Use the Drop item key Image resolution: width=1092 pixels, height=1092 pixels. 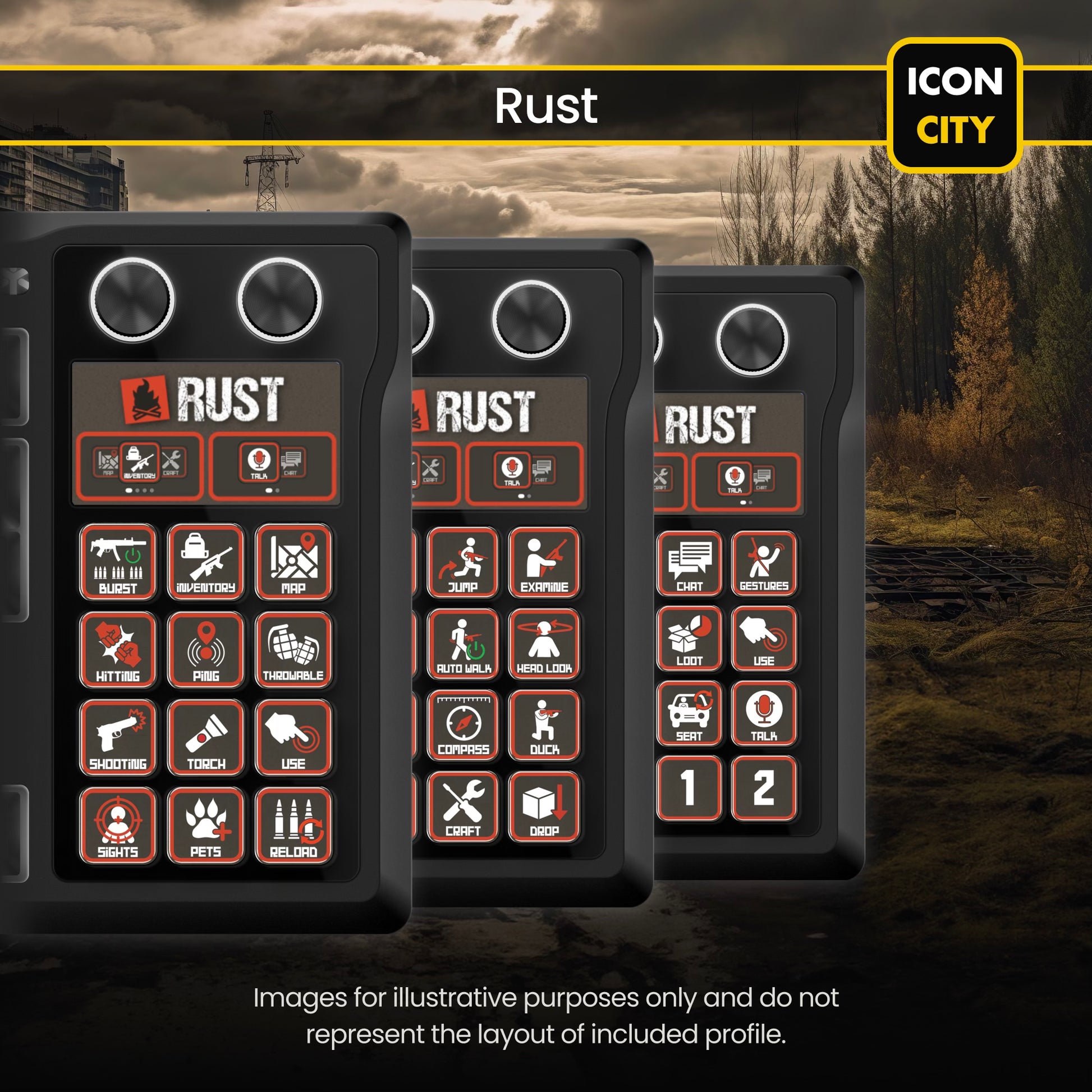point(544,806)
